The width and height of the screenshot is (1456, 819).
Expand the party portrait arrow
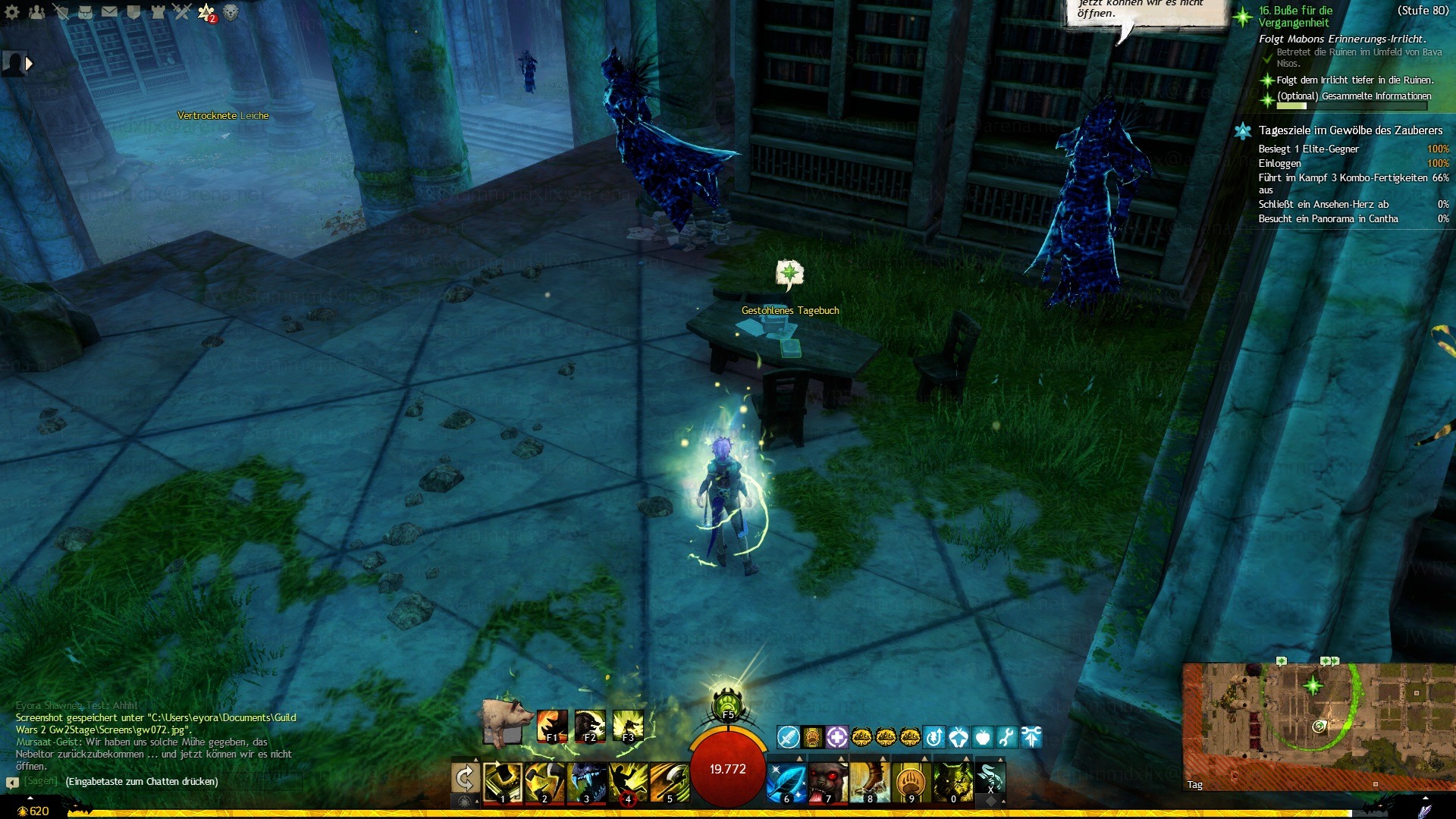pyautogui.click(x=29, y=64)
